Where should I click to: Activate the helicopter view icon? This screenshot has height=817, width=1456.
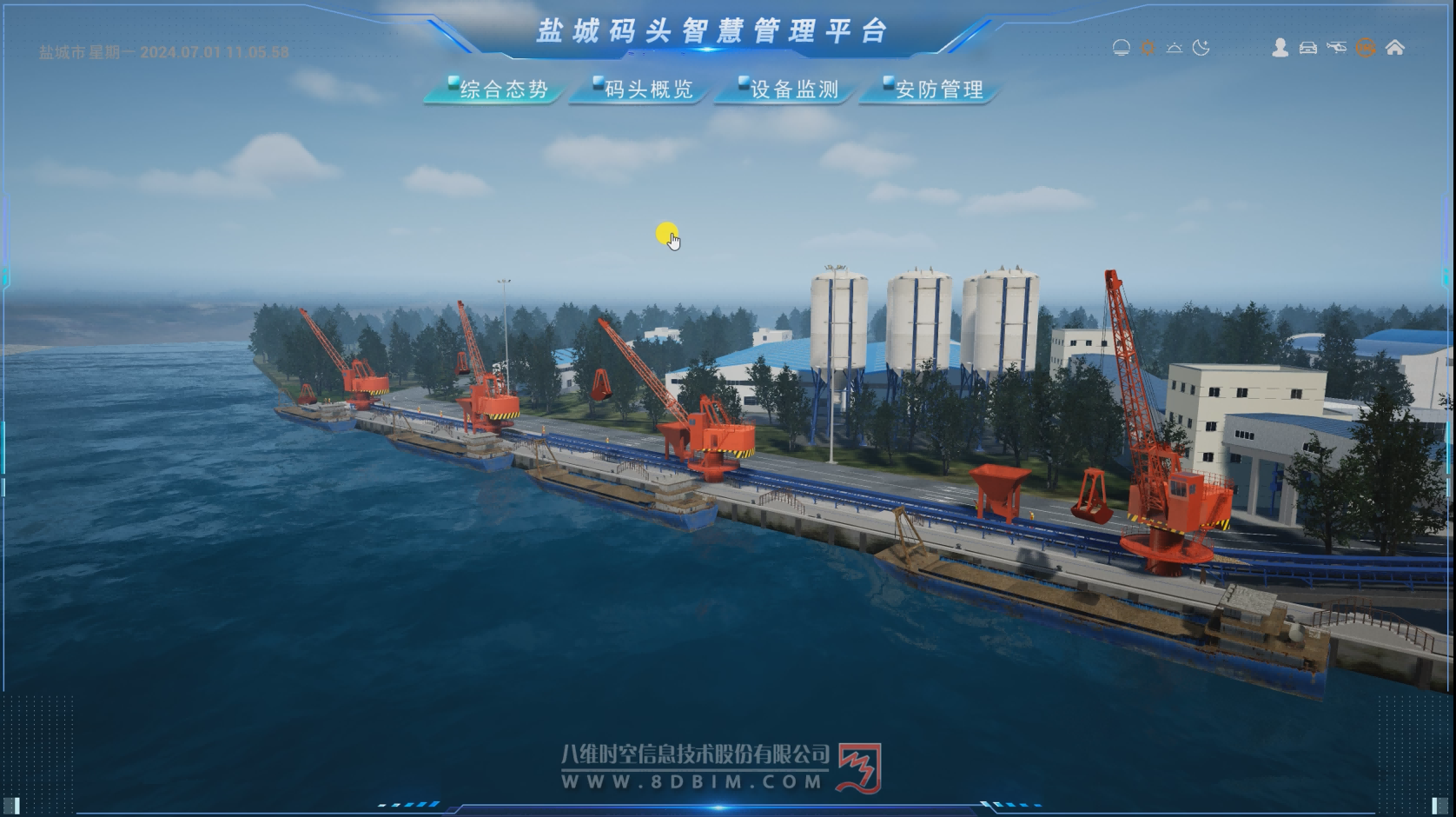(x=1336, y=48)
